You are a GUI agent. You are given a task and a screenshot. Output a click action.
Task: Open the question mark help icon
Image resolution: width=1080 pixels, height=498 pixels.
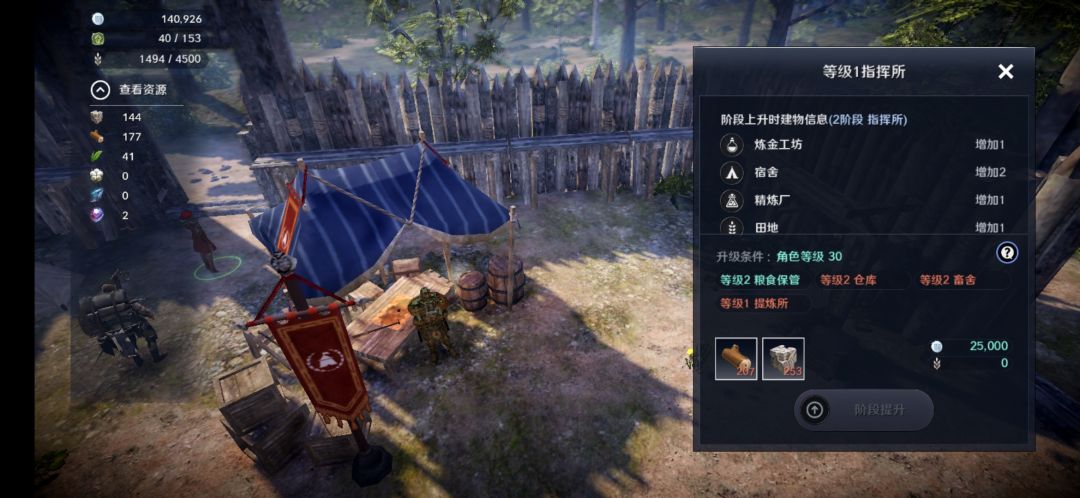[x=1007, y=253]
